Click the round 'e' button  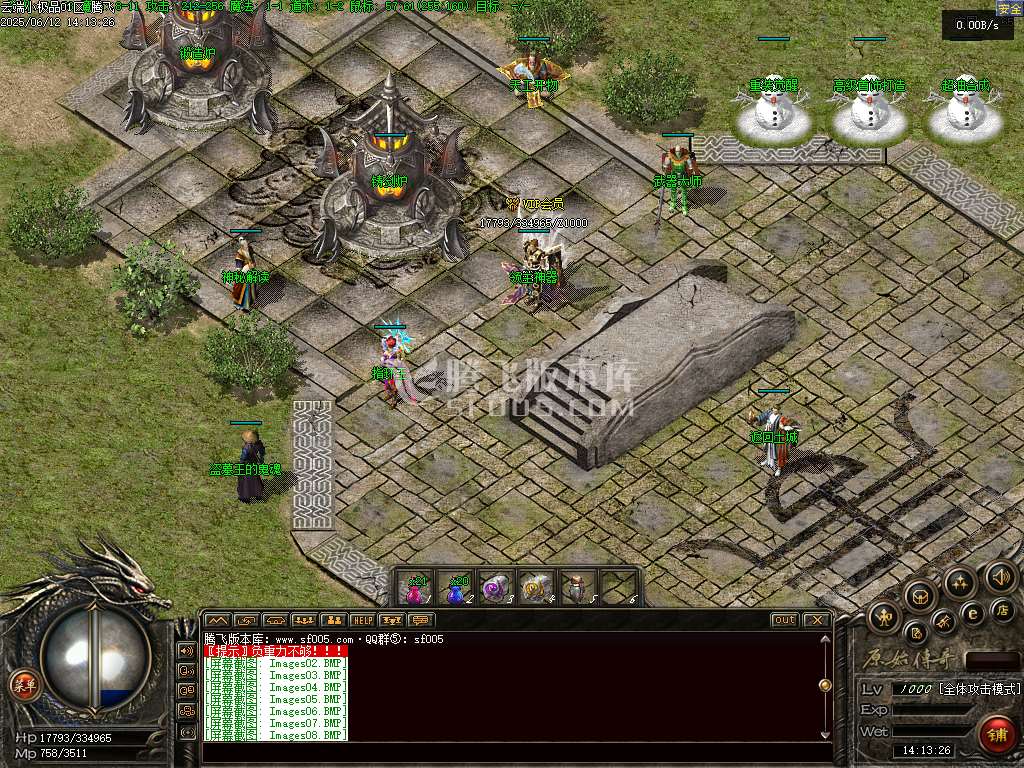(x=972, y=613)
